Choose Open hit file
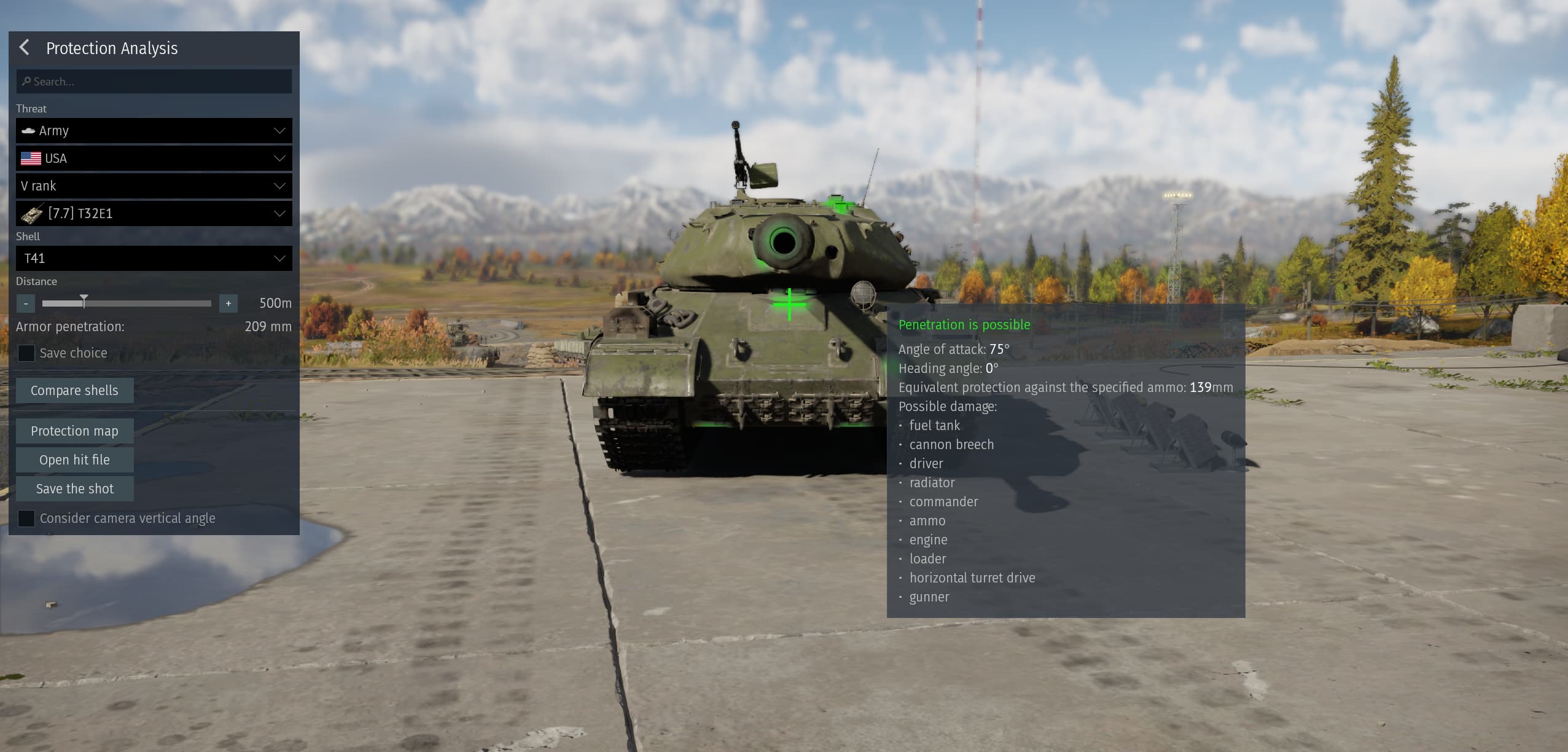 pyautogui.click(x=74, y=460)
